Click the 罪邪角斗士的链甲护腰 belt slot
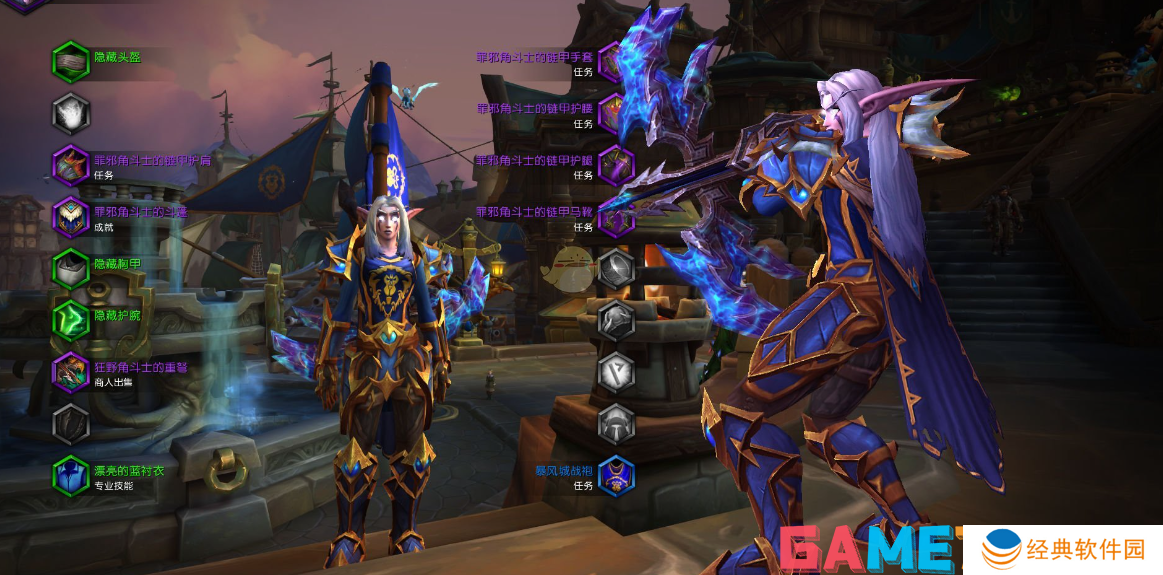The image size is (1163, 575). [616, 113]
